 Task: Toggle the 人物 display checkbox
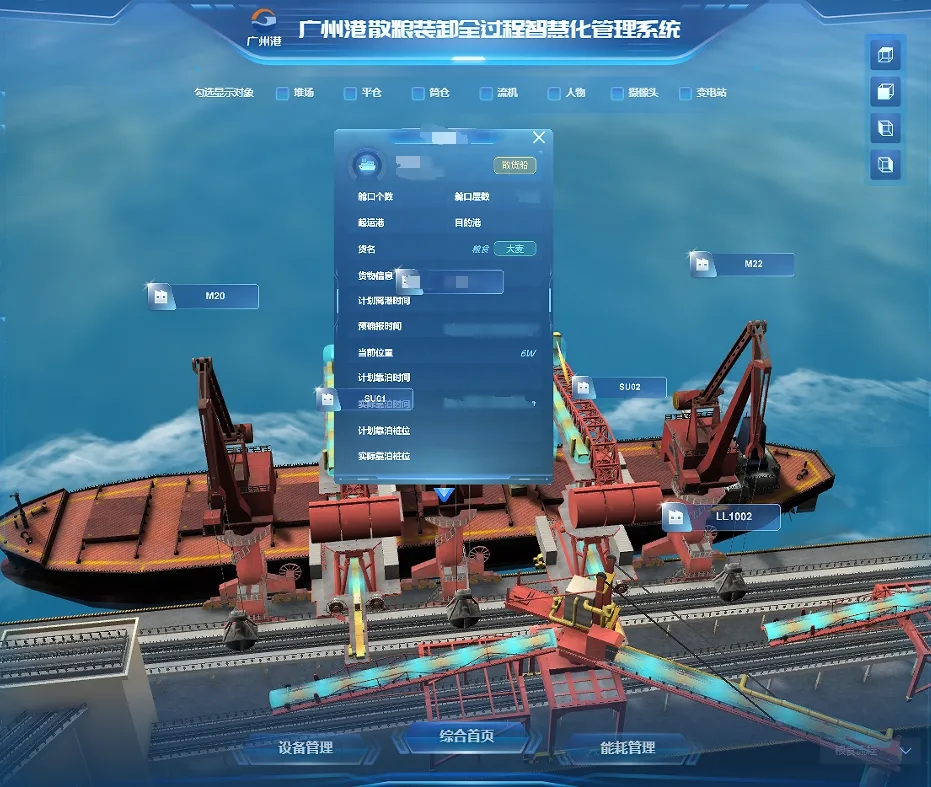pos(554,93)
